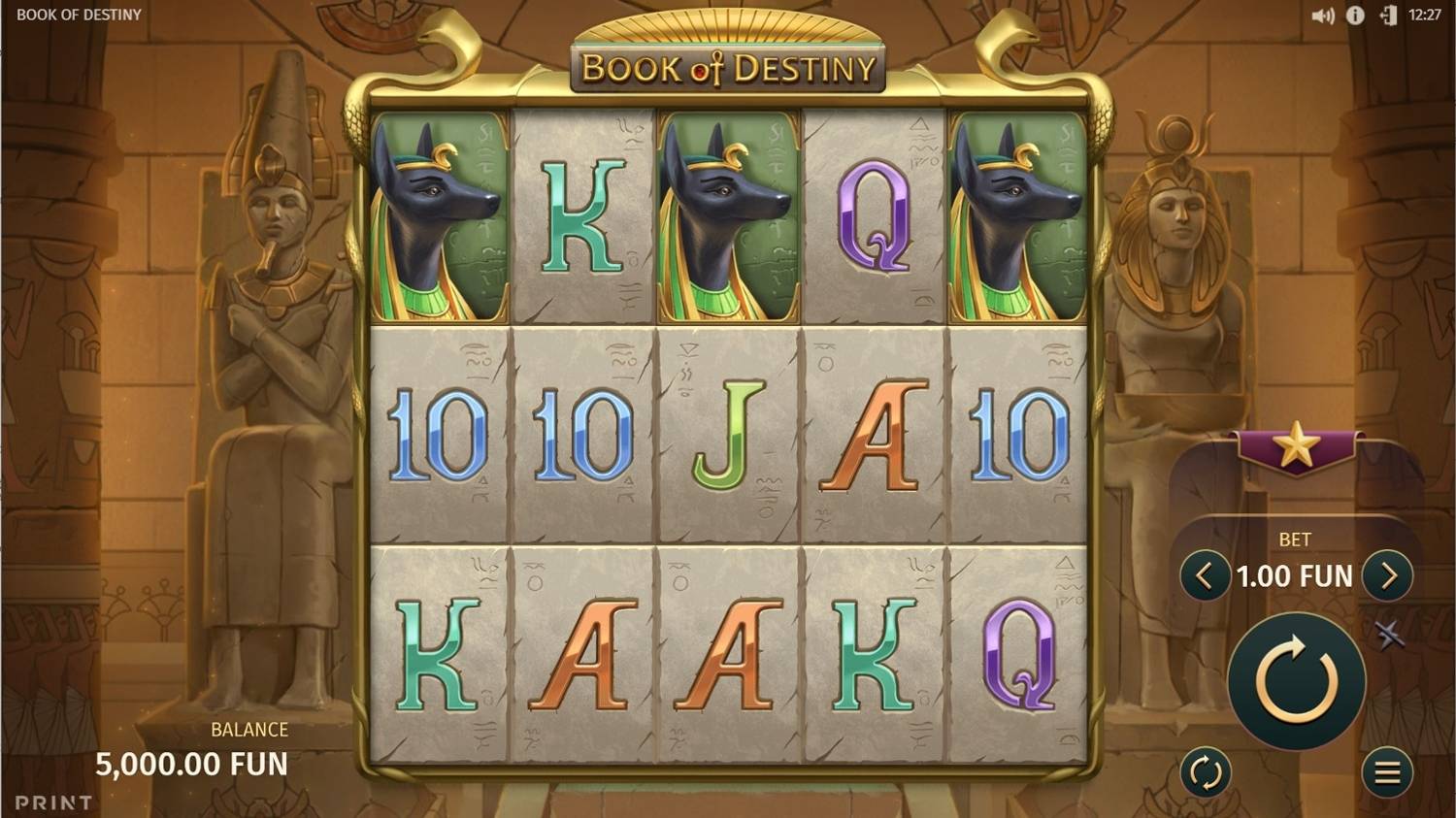The height and width of the screenshot is (818, 1456).
Task: Decrease bet with the left arrow
Action: coord(1204,575)
